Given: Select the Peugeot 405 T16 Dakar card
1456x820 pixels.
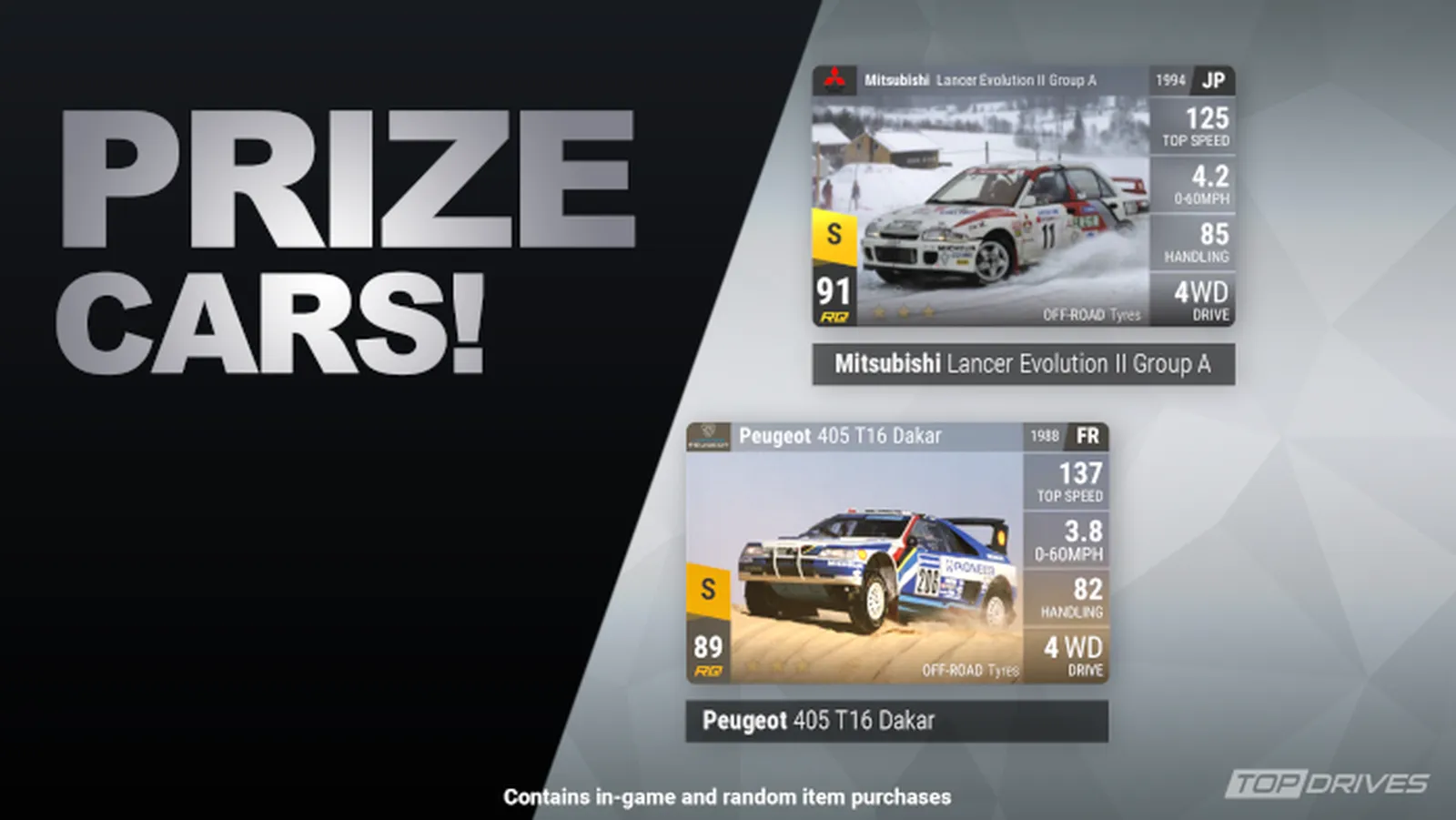Looking at the screenshot, I should point(896,552).
